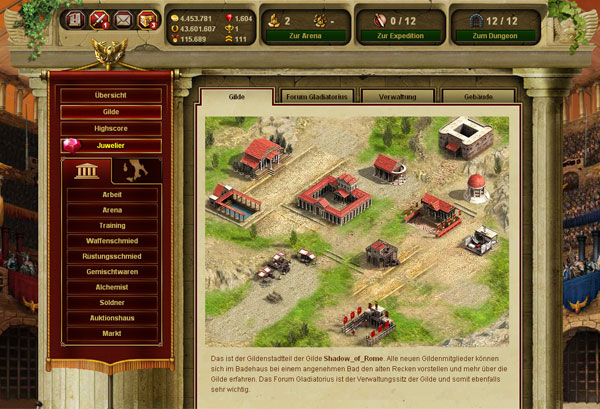The width and height of the screenshot is (600, 409).
Task: Open the Auktionshaus
Action: (x=112, y=318)
